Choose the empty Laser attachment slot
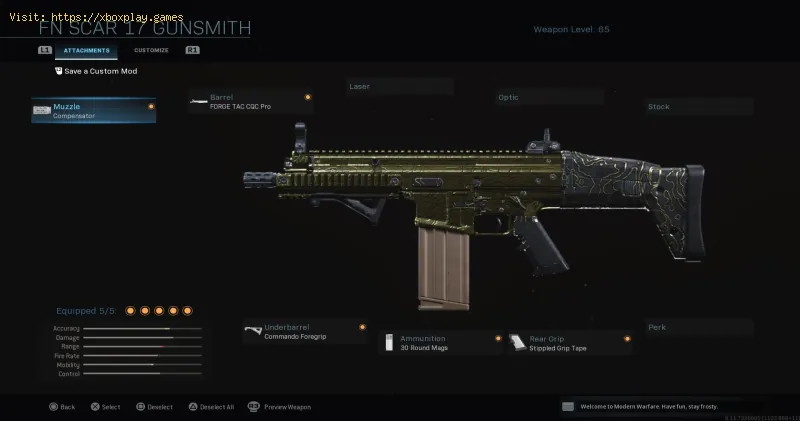Screen dimensions: 800x421 (x=399, y=87)
